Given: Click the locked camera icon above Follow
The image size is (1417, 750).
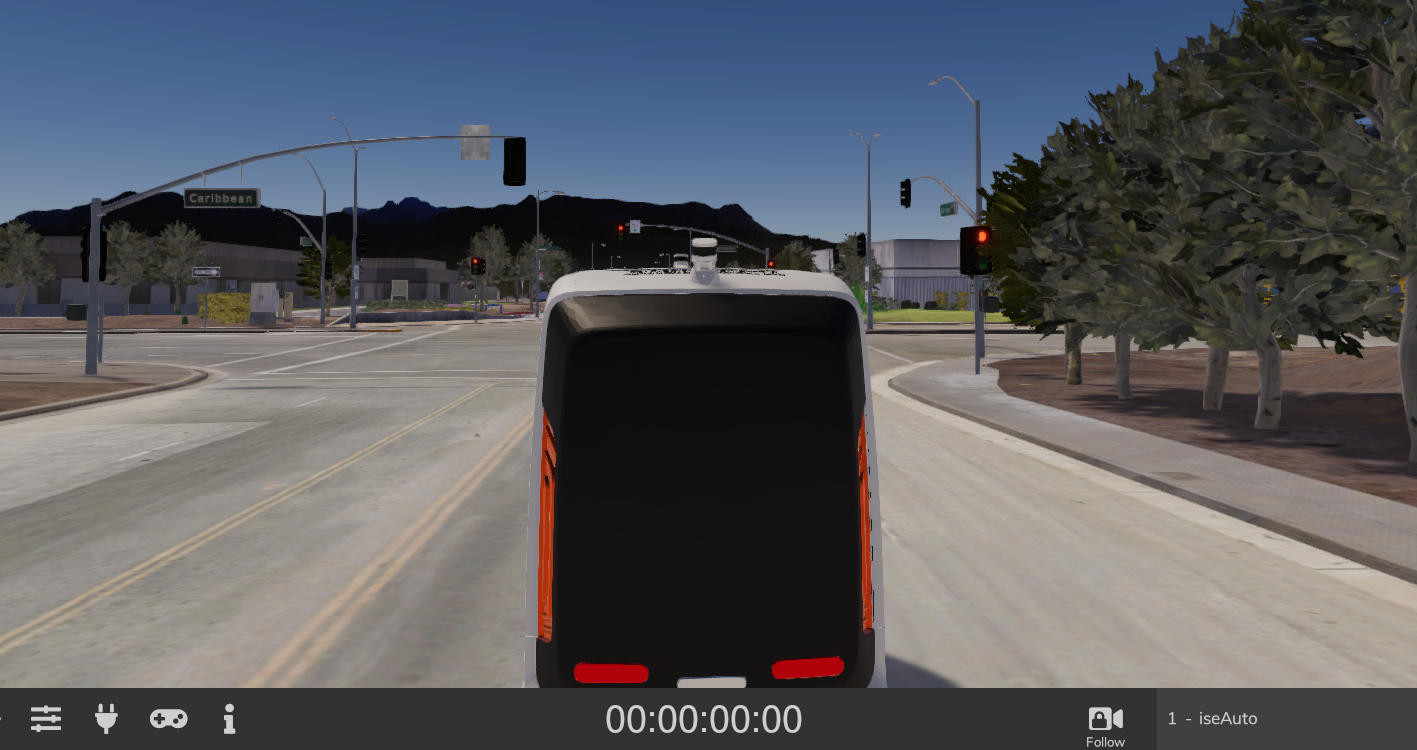Looking at the screenshot, I should pyautogui.click(x=1104, y=716).
